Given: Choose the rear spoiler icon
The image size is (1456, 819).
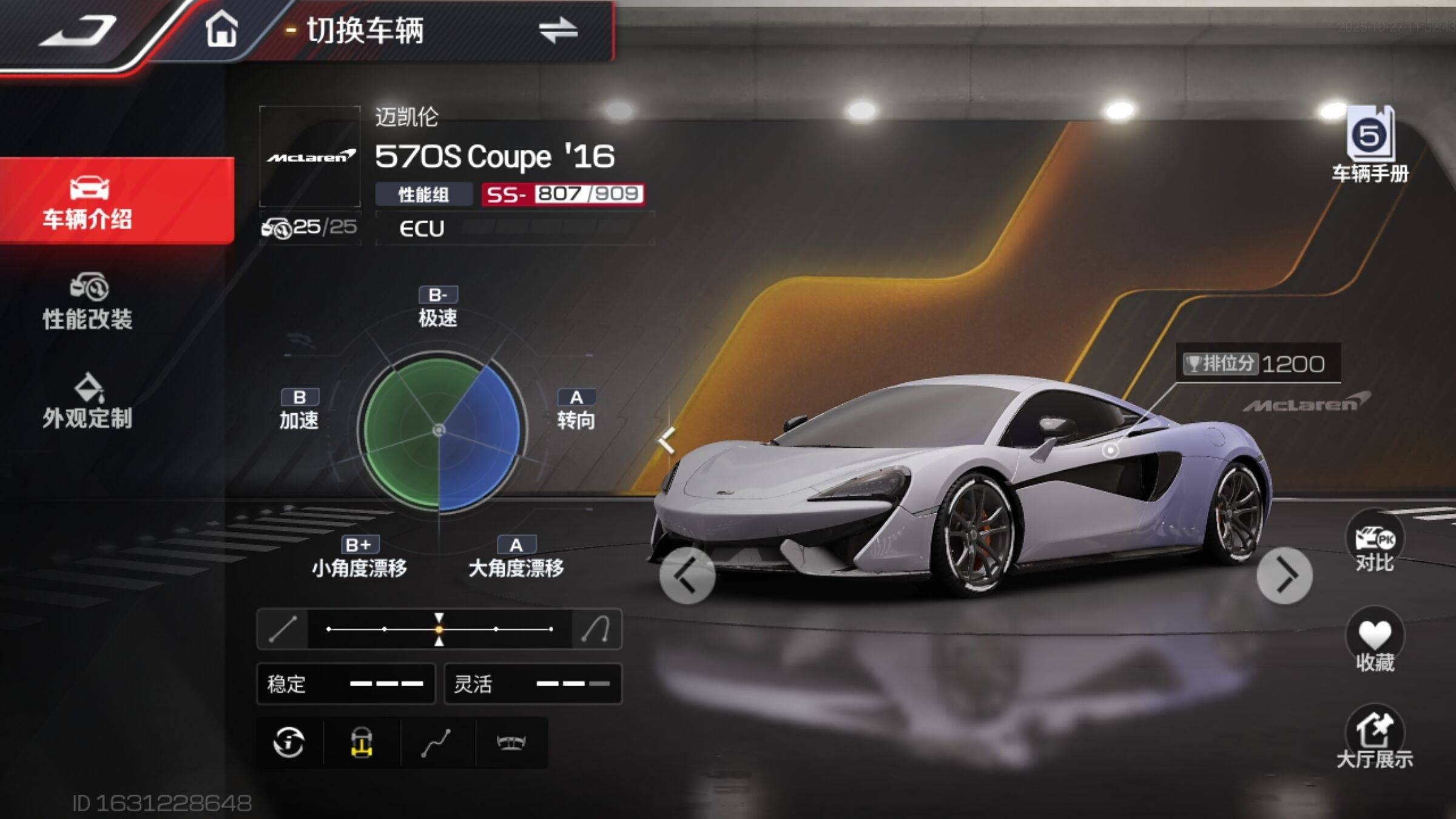Looking at the screenshot, I should 511,742.
